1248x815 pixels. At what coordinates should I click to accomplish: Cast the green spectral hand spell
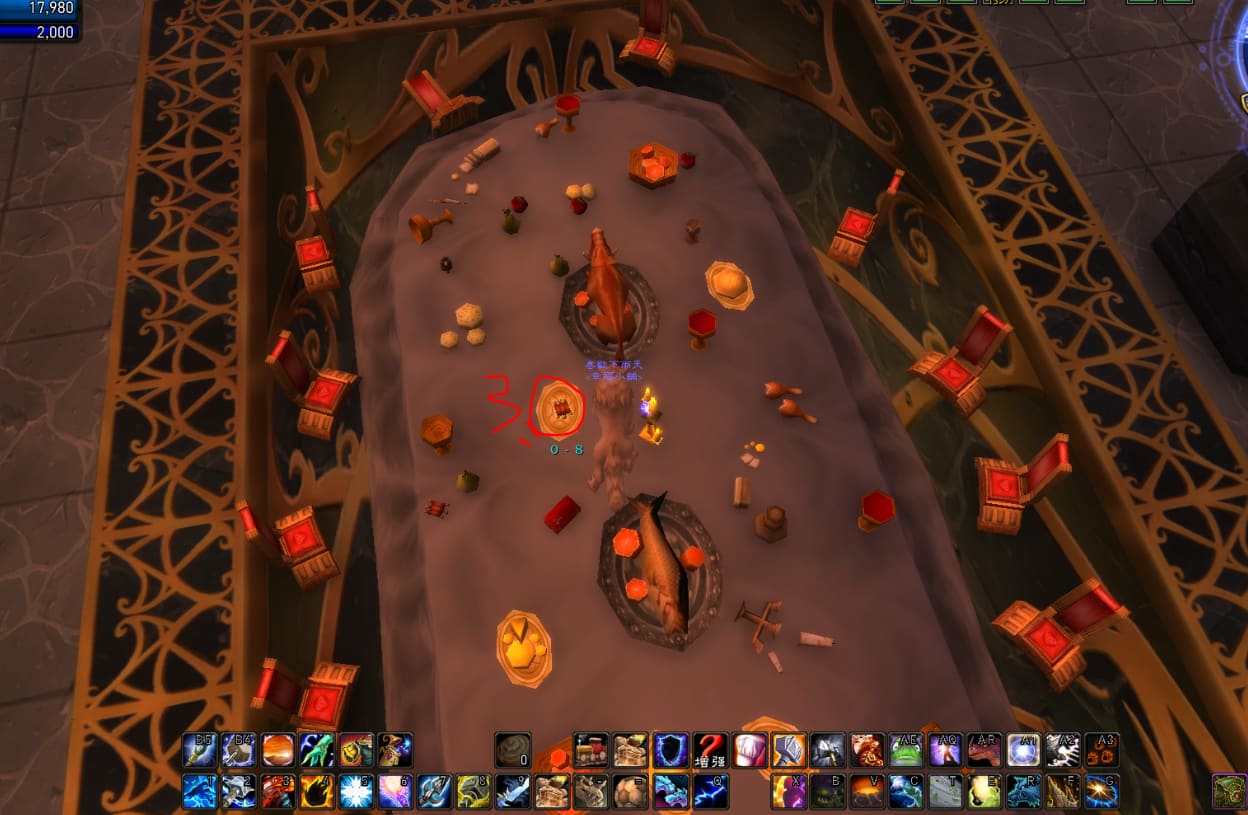[318, 750]
